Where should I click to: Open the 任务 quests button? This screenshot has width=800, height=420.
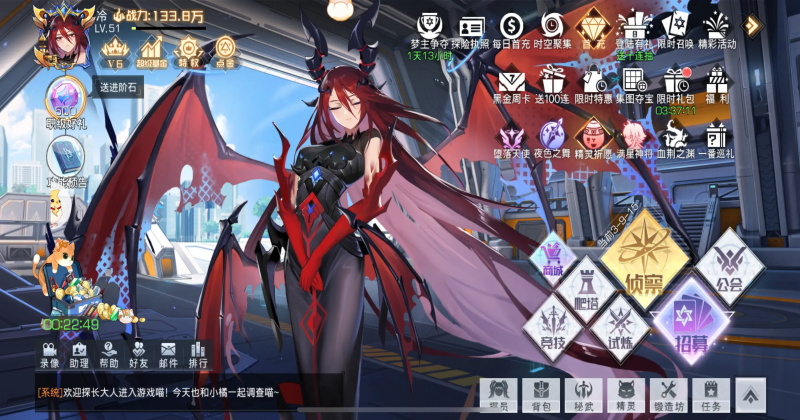point(711,395)
